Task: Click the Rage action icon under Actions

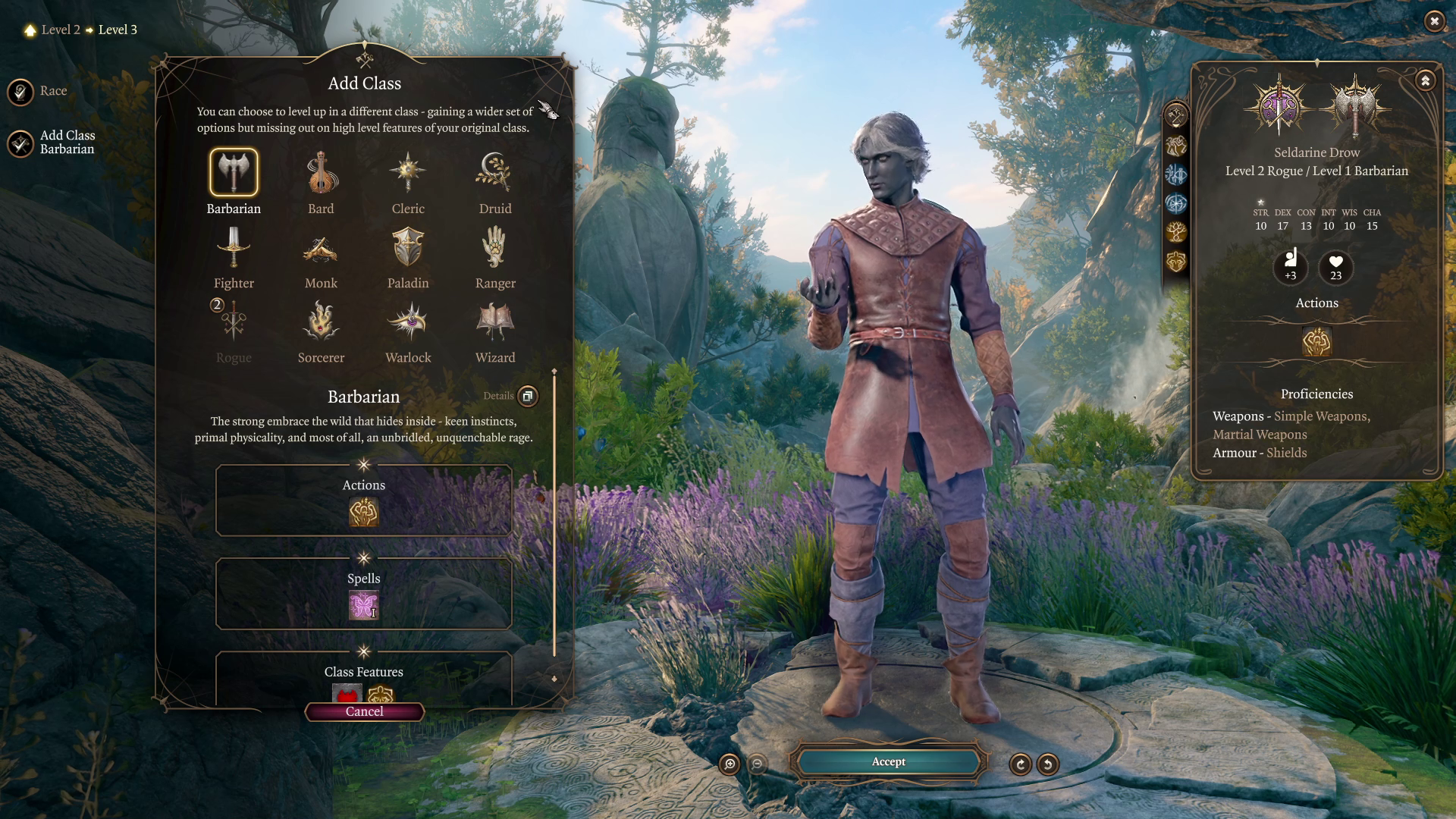Action: point(364,513)
